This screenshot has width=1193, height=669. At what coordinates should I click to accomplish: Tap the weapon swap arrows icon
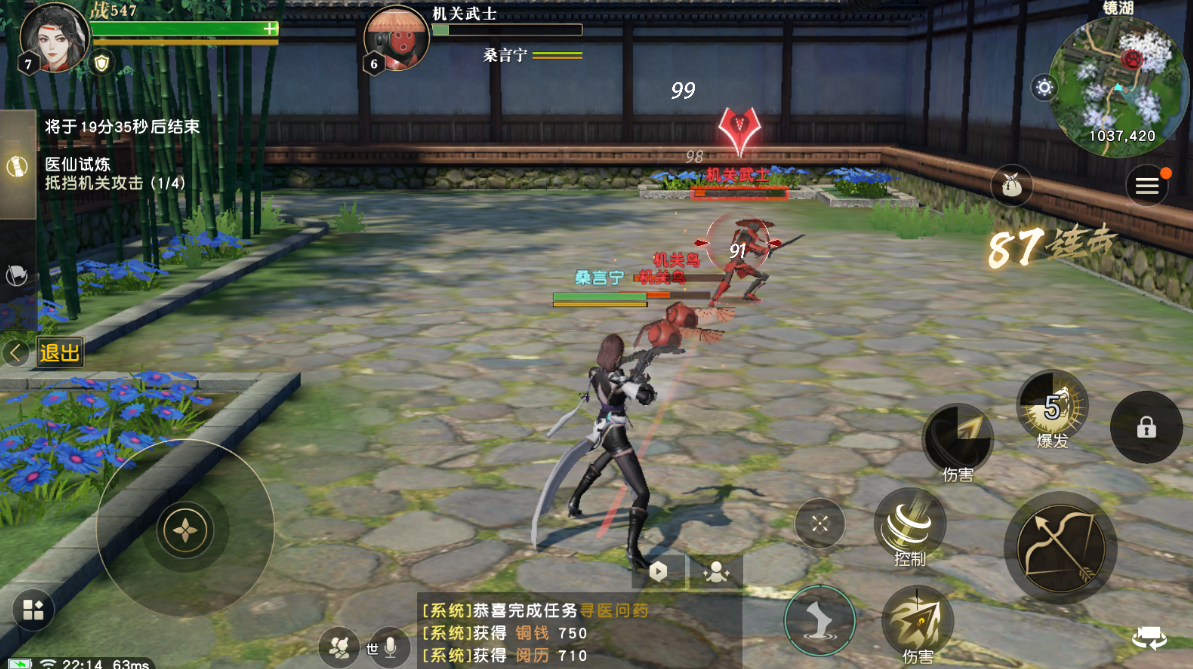pos(1149,638)
